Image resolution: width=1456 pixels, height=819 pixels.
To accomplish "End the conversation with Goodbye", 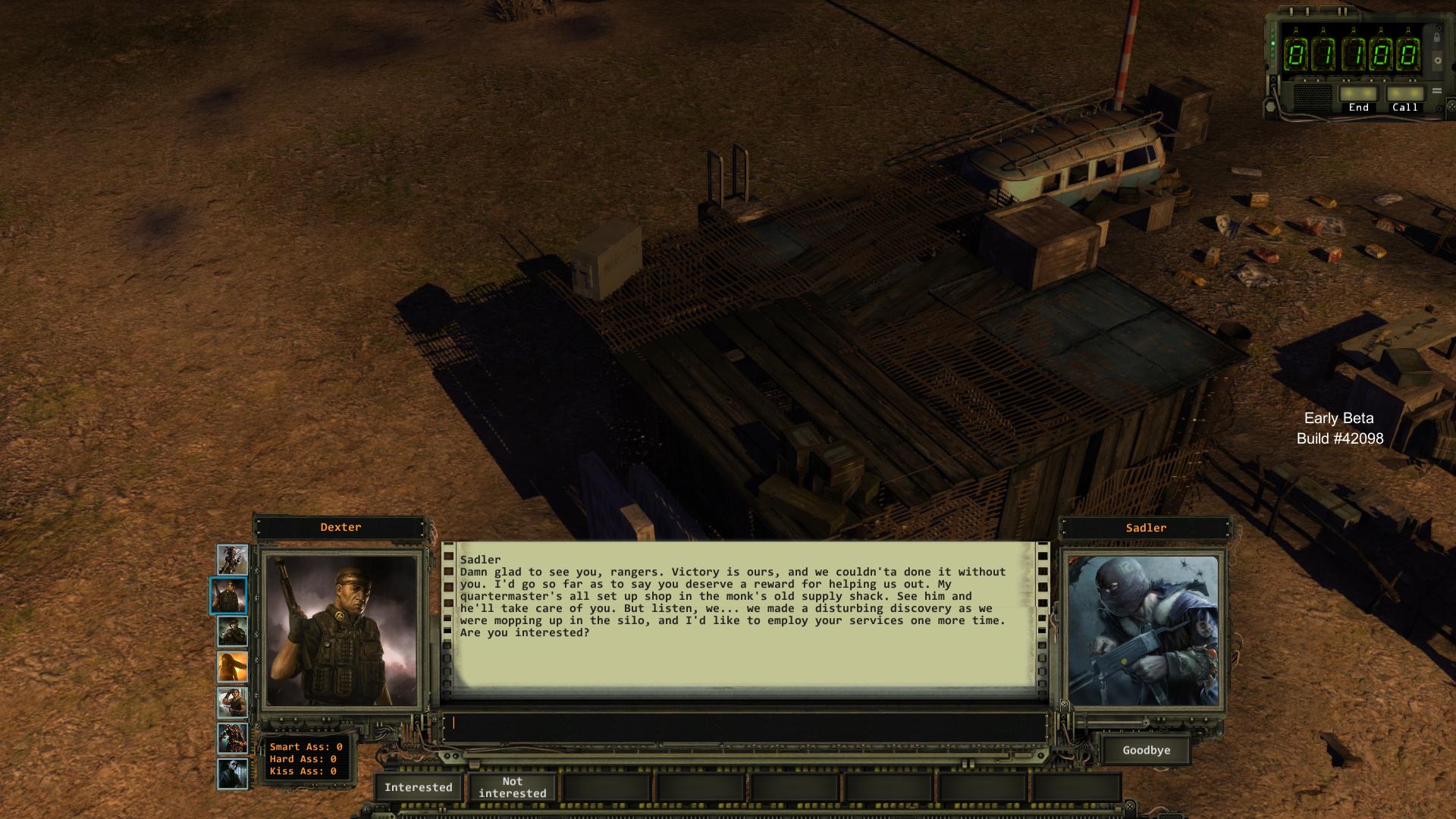I will point(1146,750).
